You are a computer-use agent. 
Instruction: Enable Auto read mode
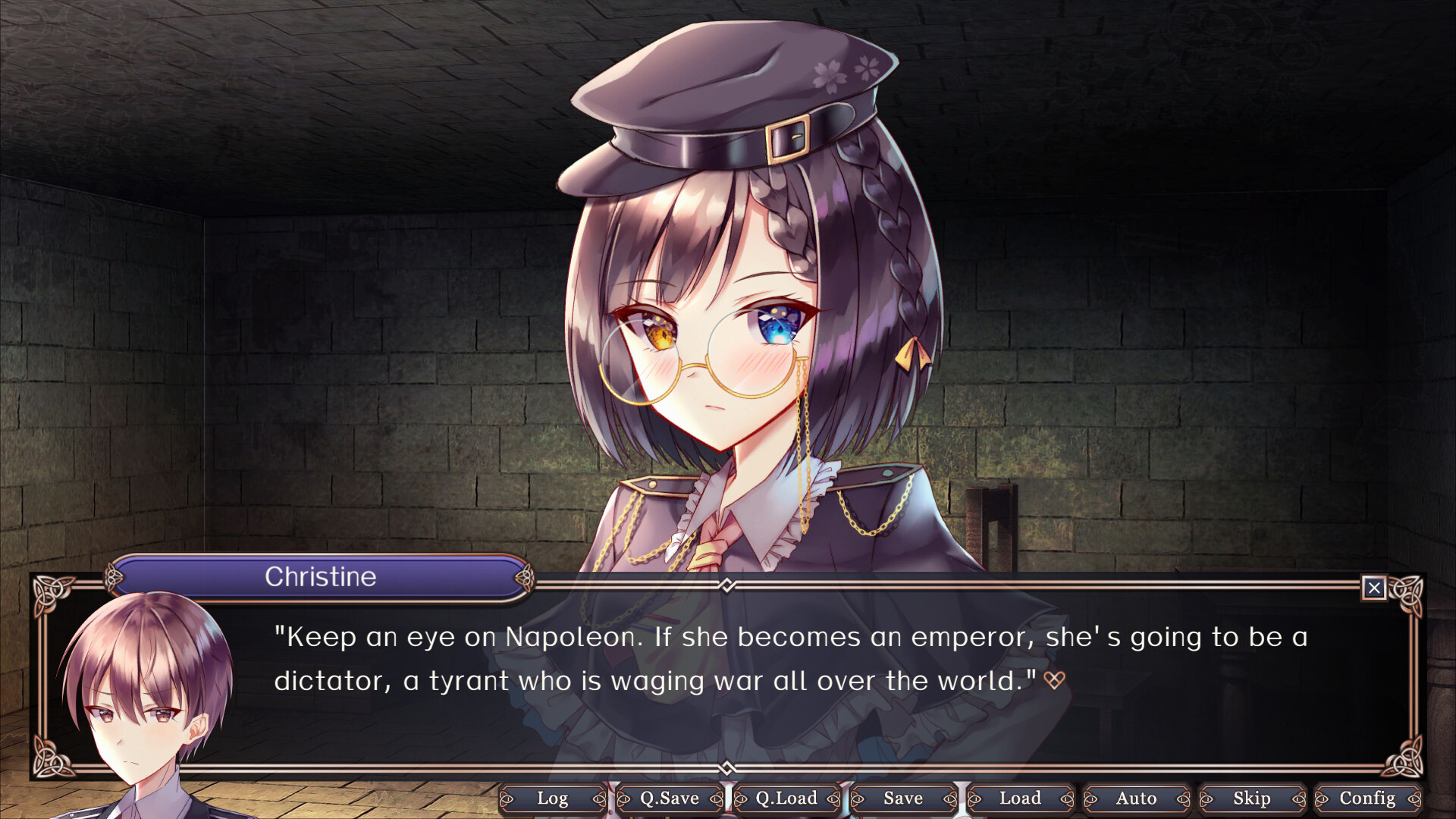(1136, 799)
